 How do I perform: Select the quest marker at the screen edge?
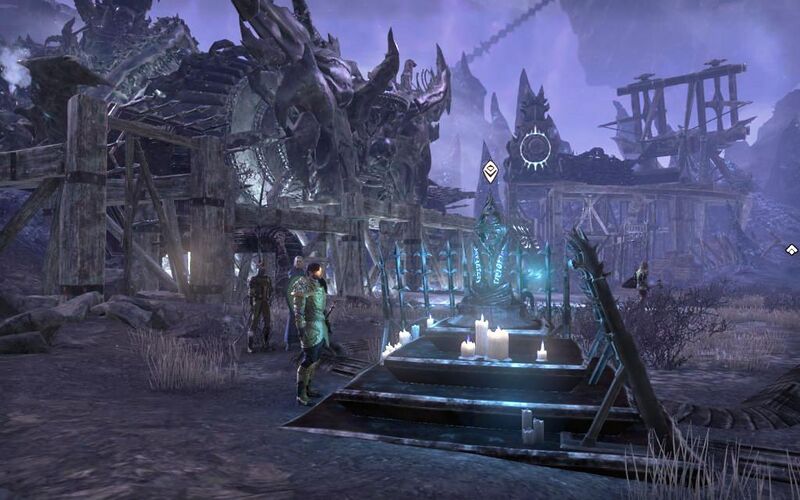(x=791, y=250)
